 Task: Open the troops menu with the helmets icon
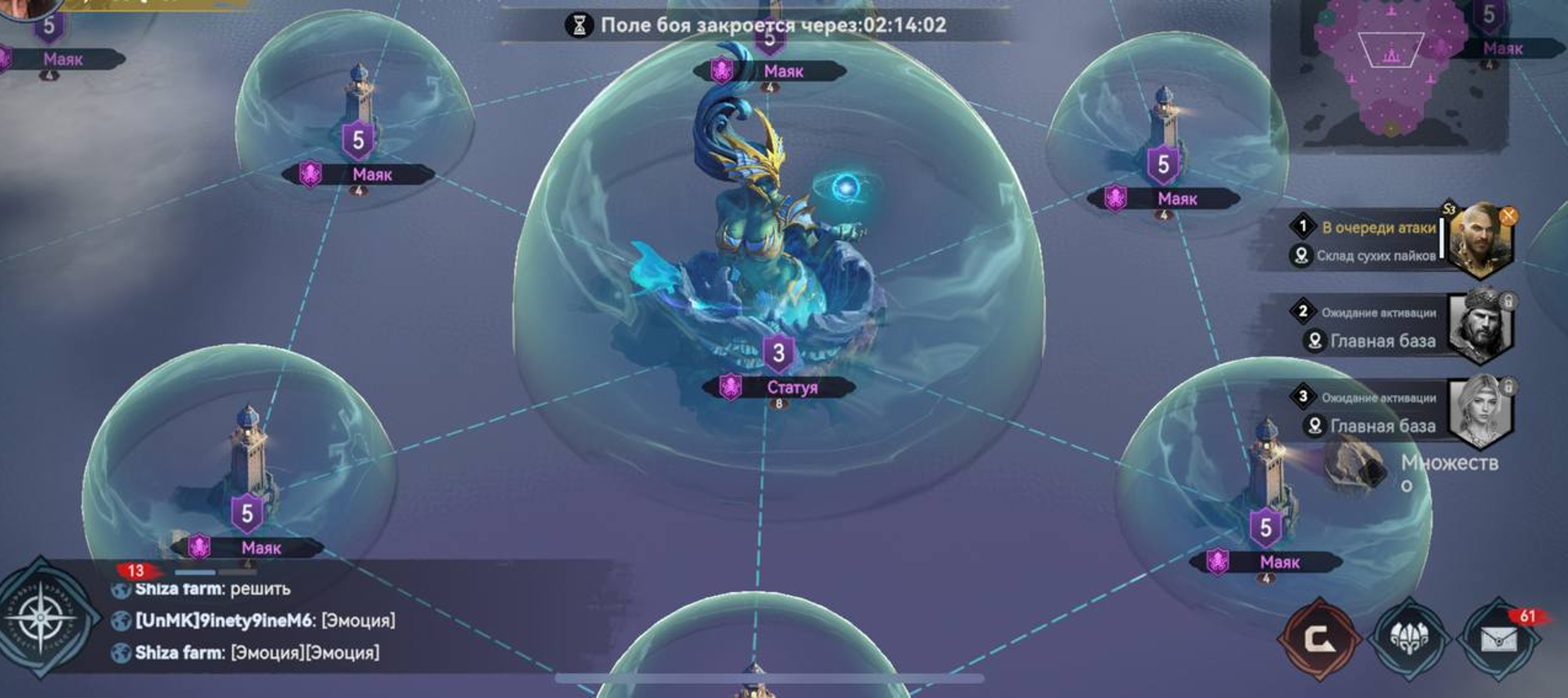point(1409,638)
